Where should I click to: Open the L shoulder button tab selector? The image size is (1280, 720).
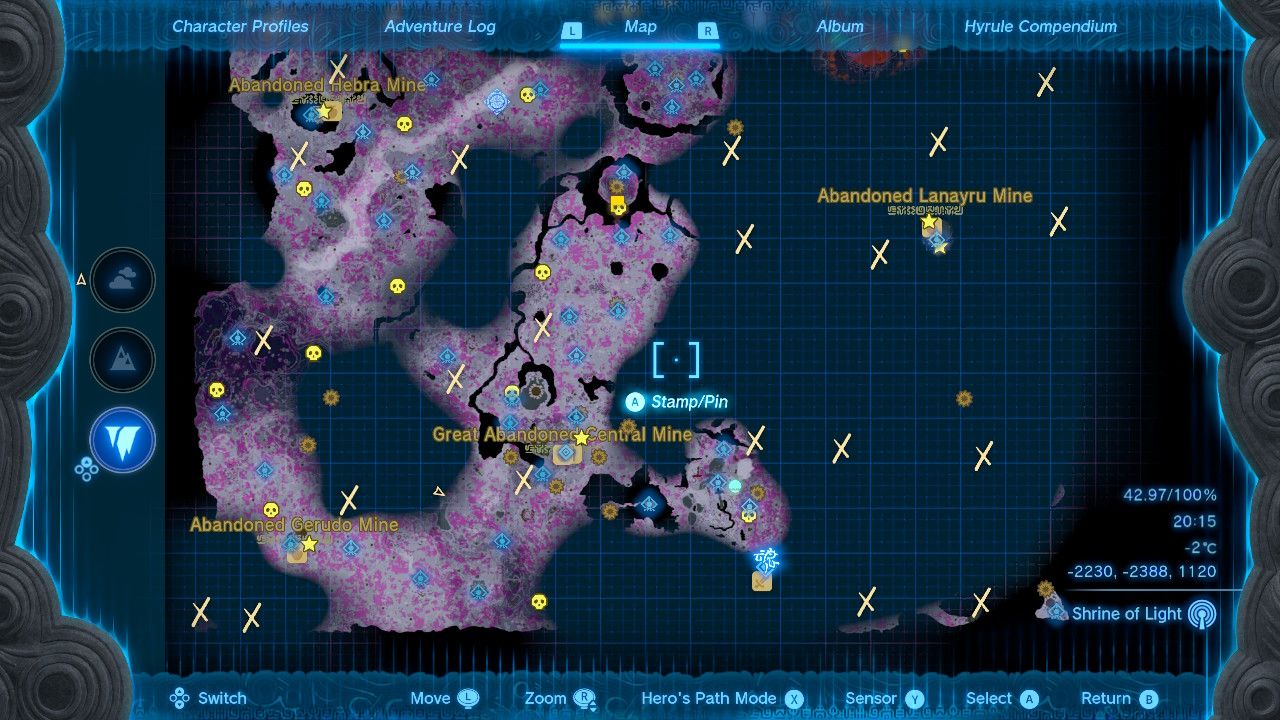click(x=572, y=31)
